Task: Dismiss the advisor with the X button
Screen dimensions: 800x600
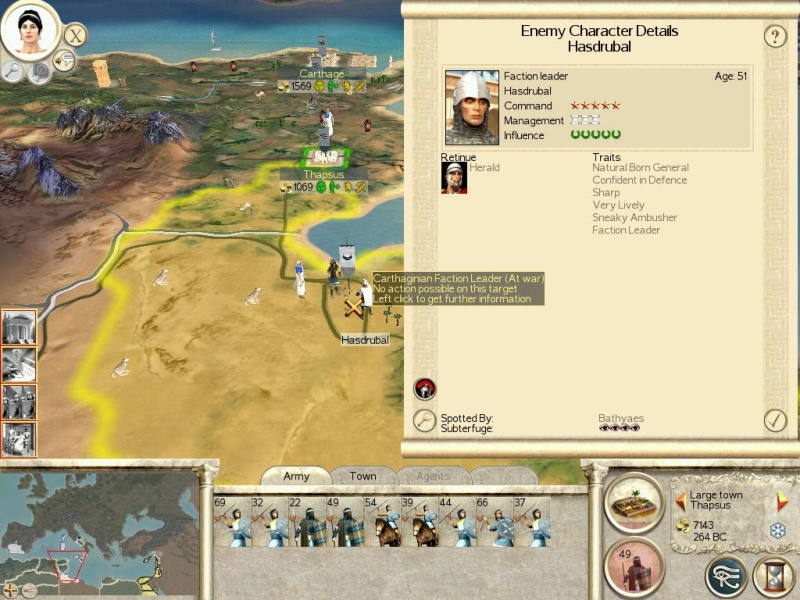Action: tap(75, 34)
